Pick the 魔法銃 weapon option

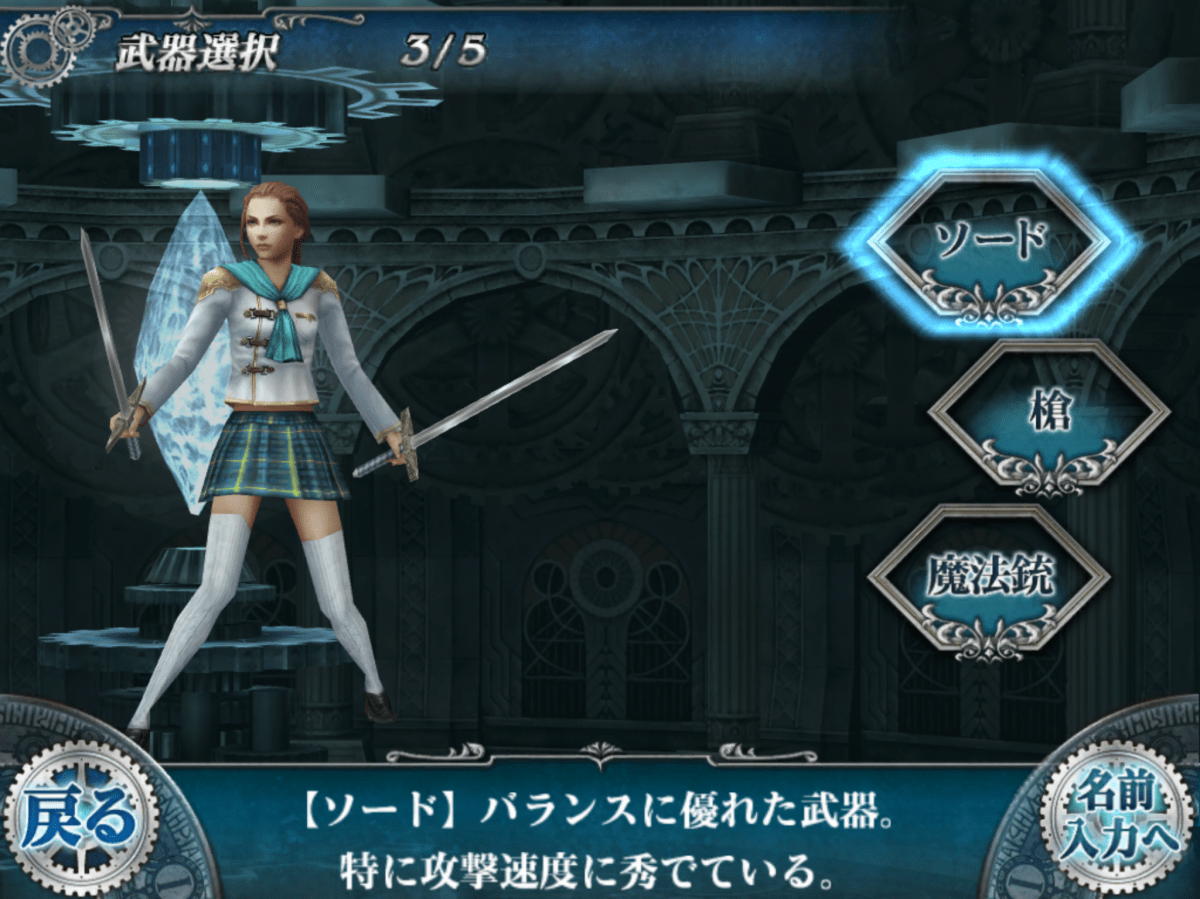pos(988,580)
